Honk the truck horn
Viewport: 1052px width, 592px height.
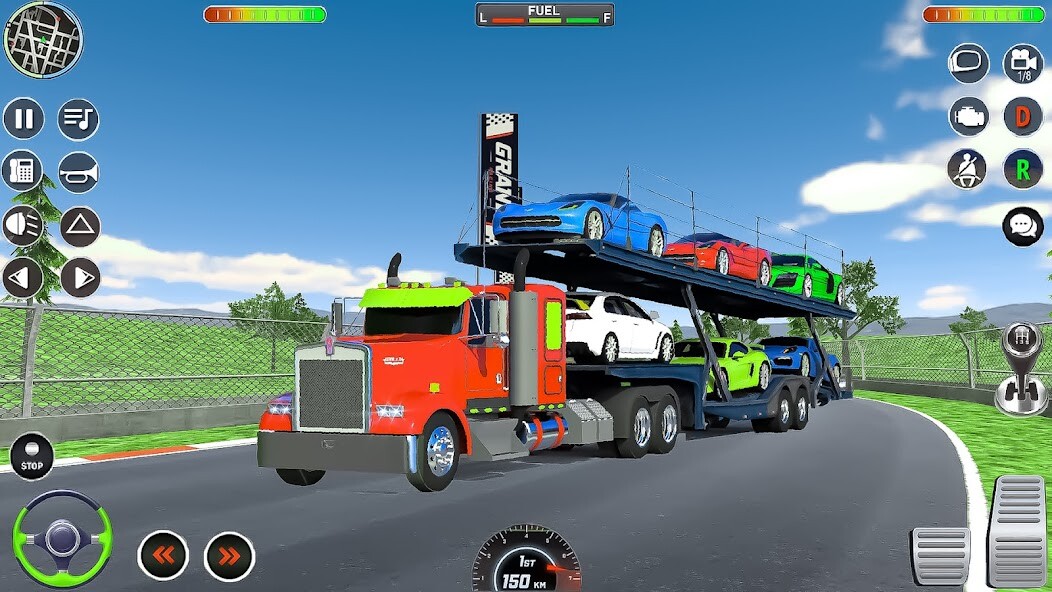click(78, 172)
